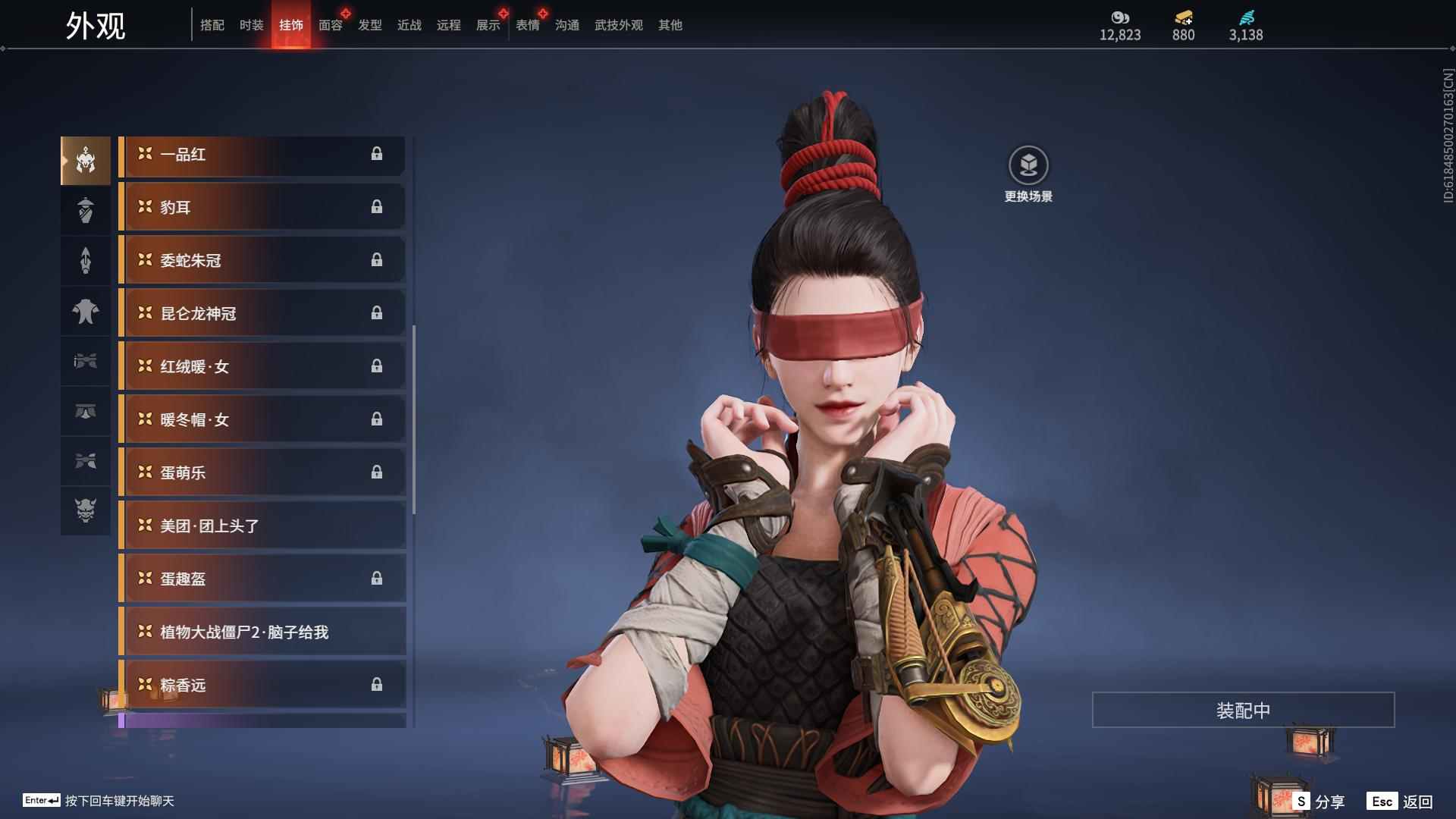The width and height of the screenshot is (1456, 819).
Task: Select the 面容 tab
Action: click(x=330, y=25)
